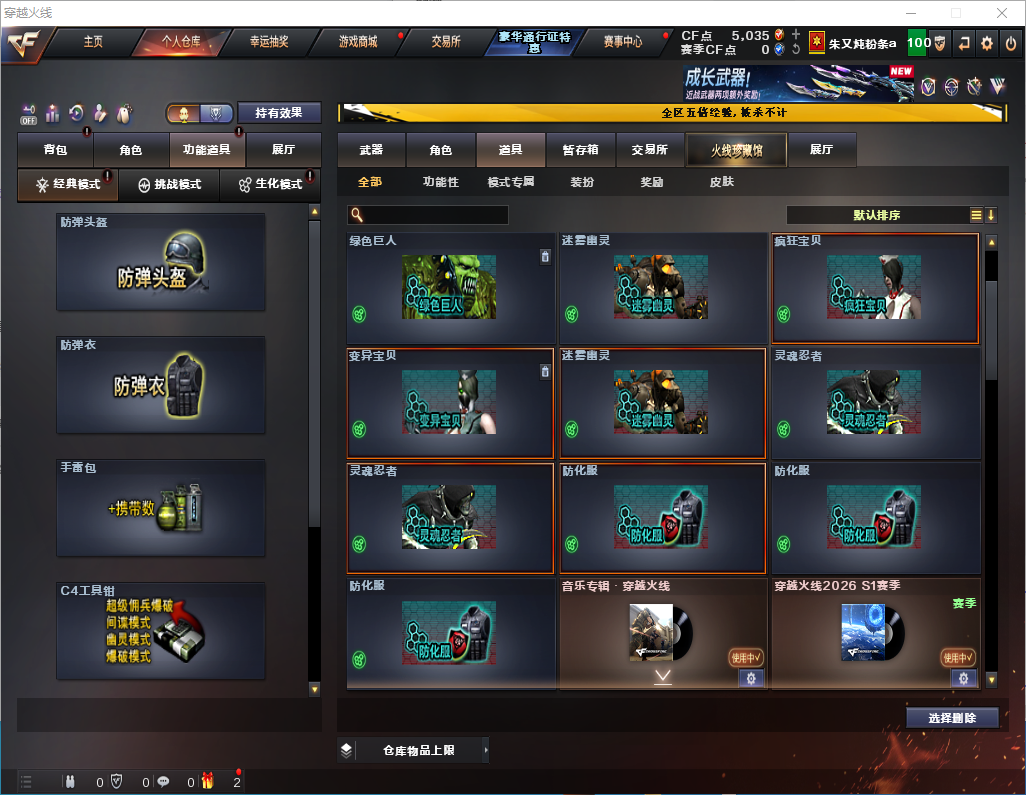This screenshot has width=1026, height=795.
Task: Open the 火线珍藏馆 collection tab
Action: coord(736,150)
